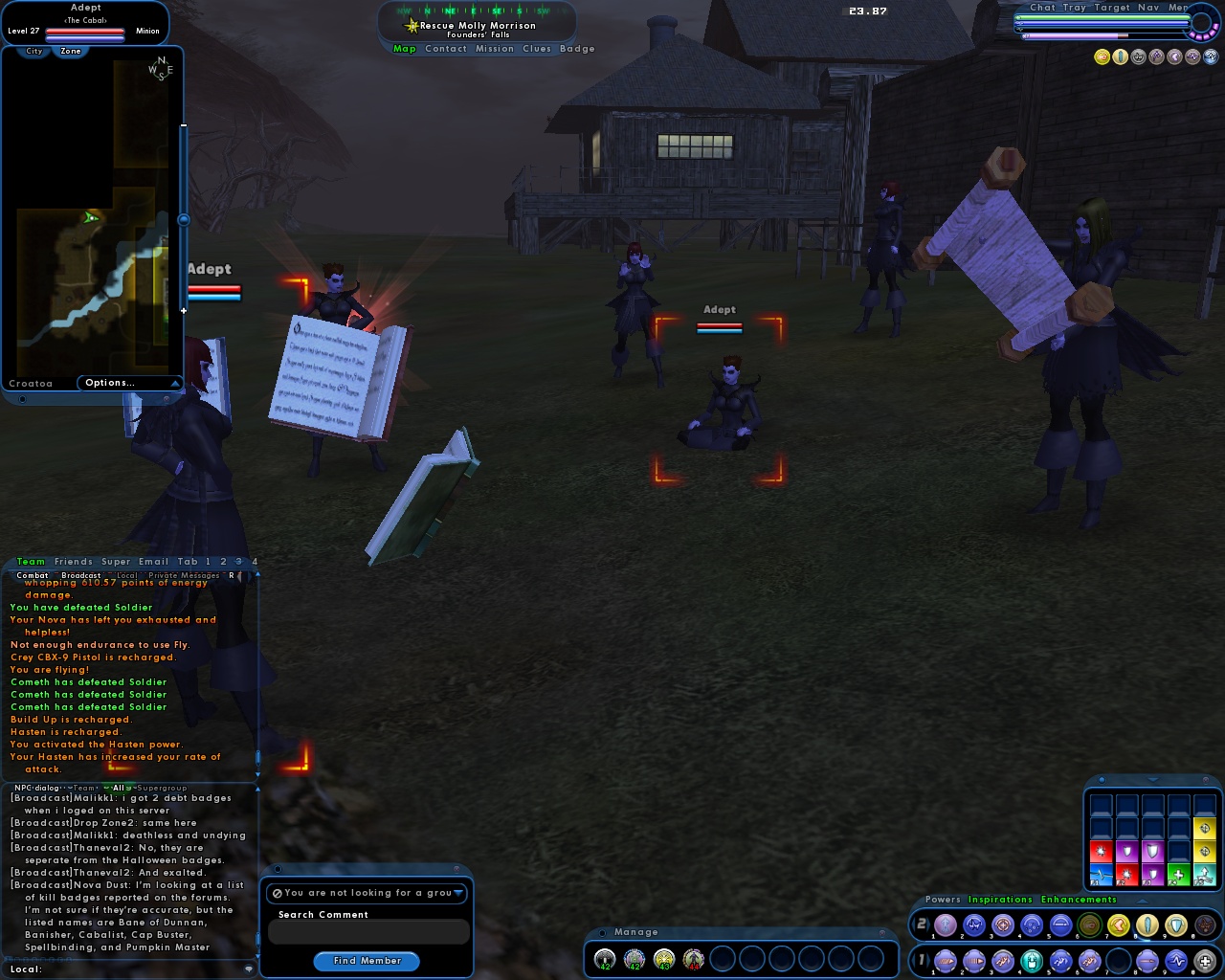This screenshot has width=1225, height=980.
Task: Toggle the Nav window from the top-right bar
Action: [x=1148, y=8]
